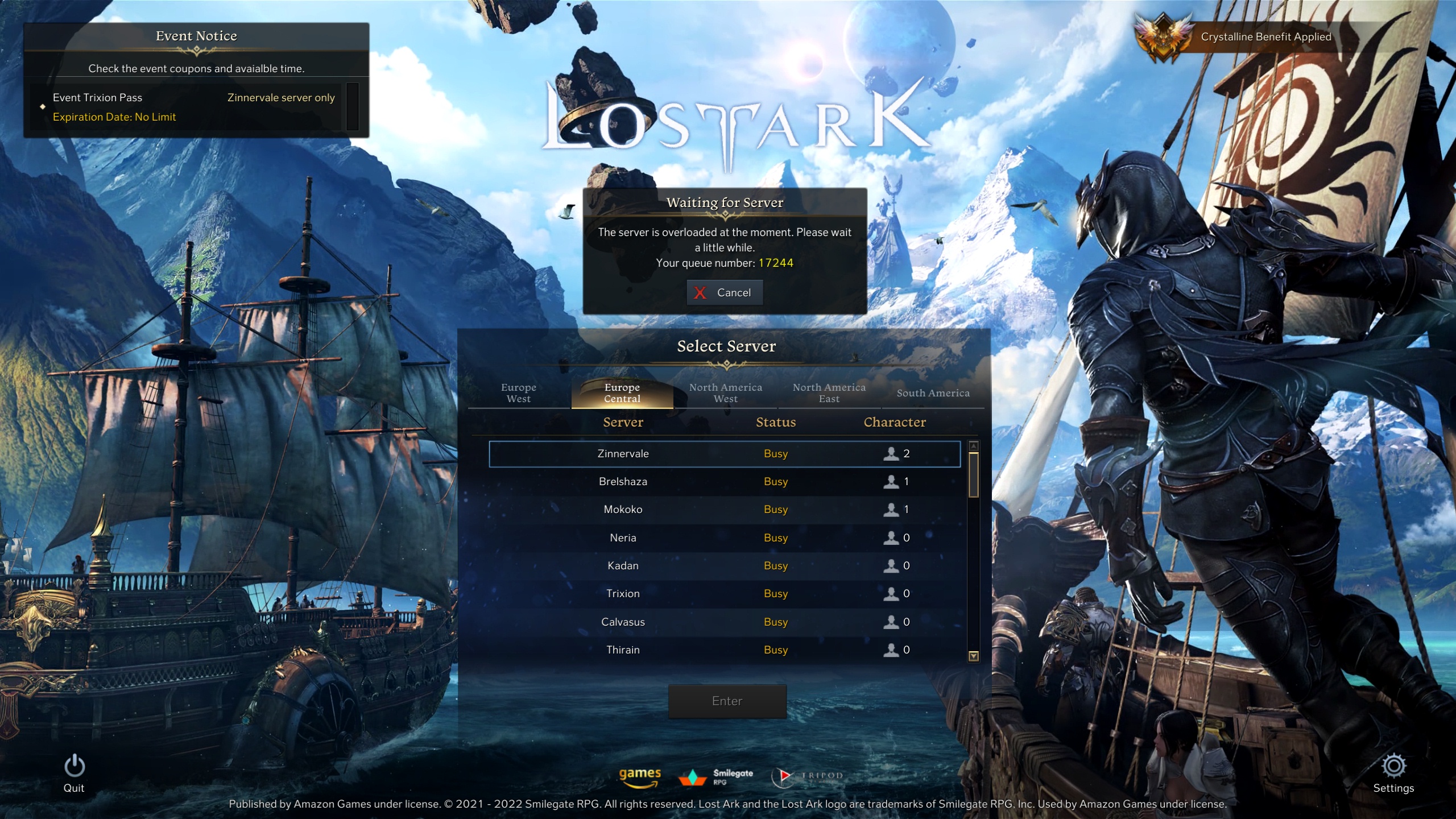Choose the Kadan server row

pos(724,566)
